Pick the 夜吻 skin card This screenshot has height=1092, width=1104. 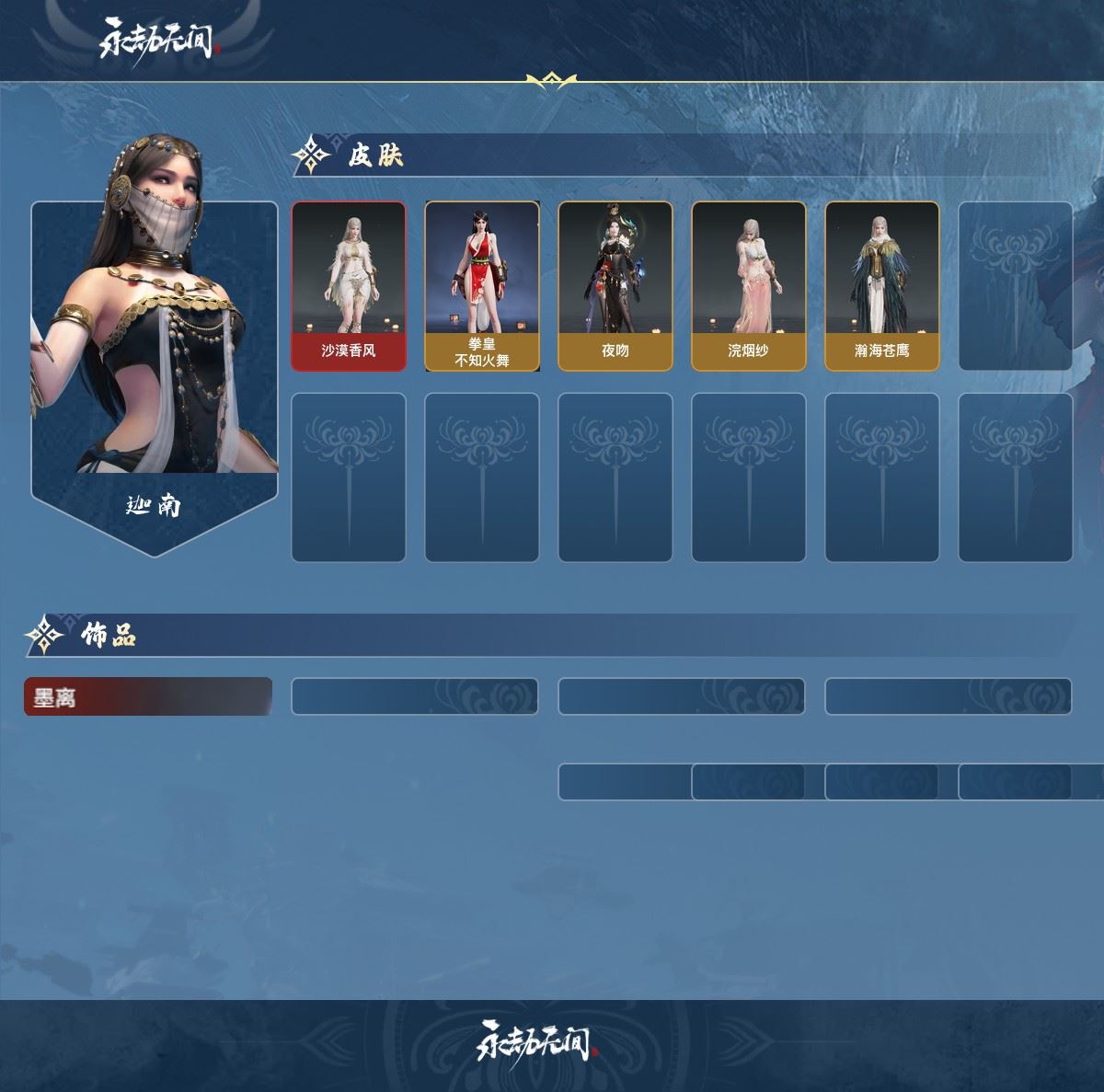tap(615, 286)
